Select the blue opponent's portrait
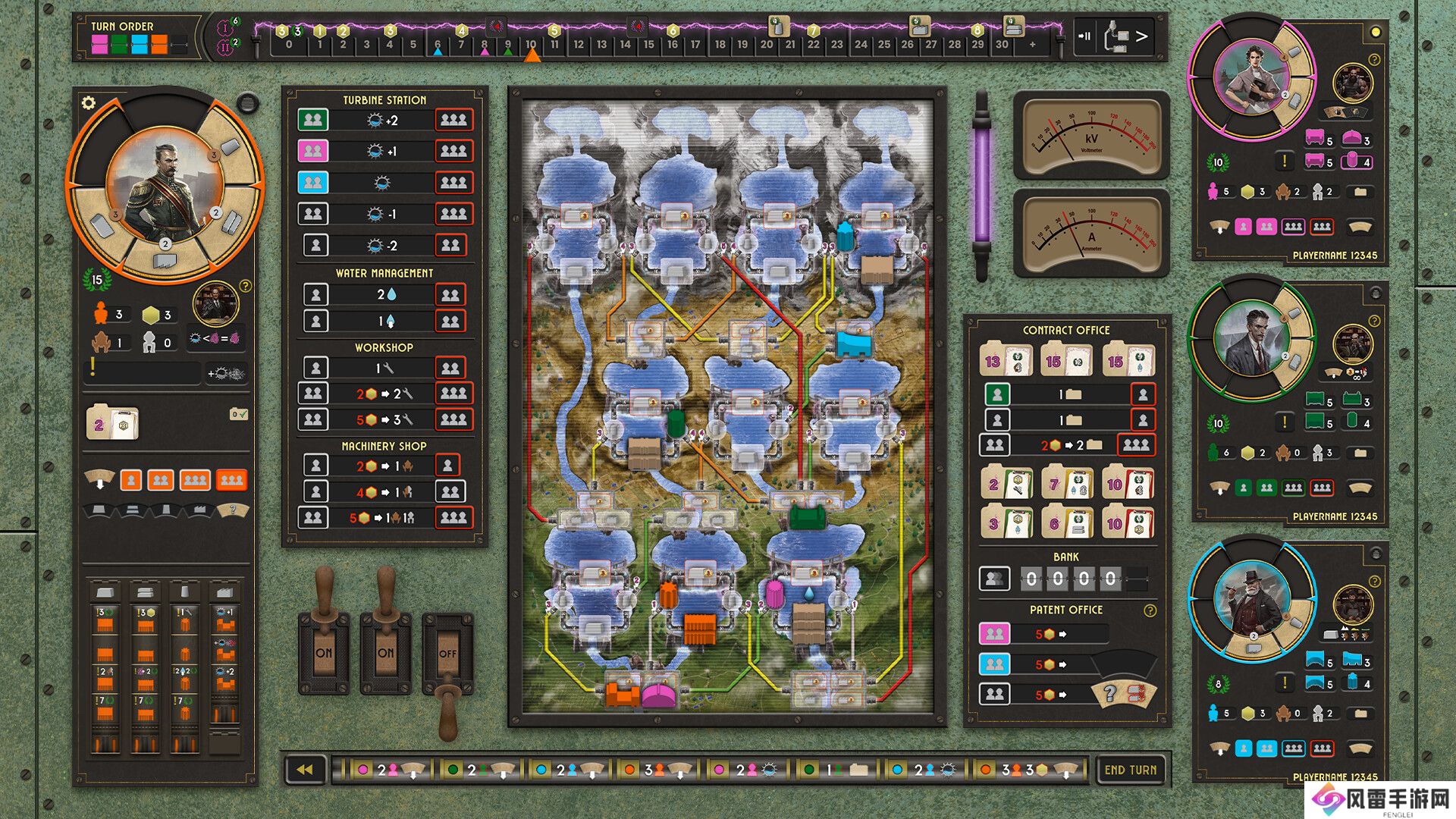The width and height of the screenshot is (1456, 819). tap(1251, 599)
